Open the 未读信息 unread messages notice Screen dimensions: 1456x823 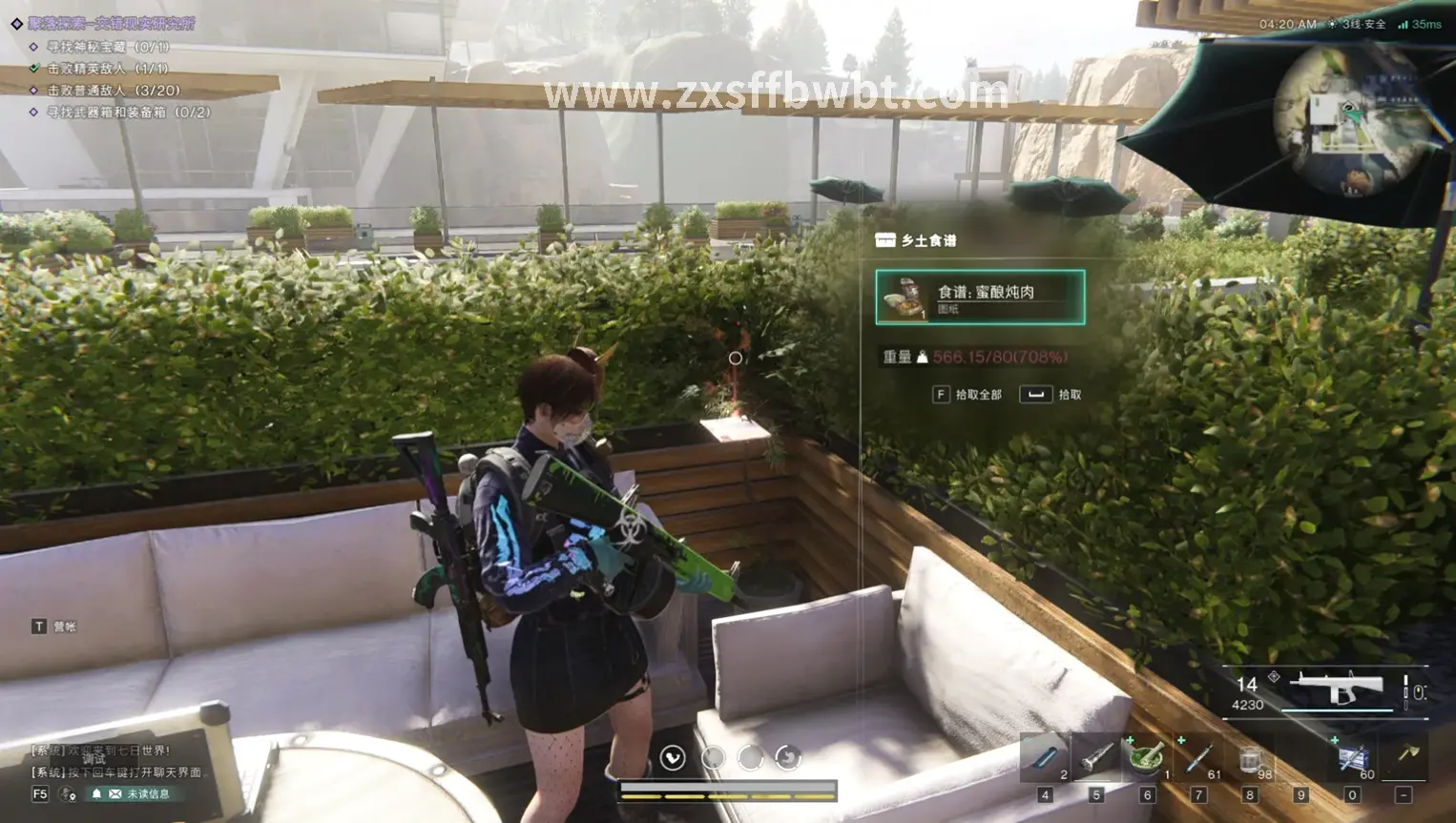138,794
